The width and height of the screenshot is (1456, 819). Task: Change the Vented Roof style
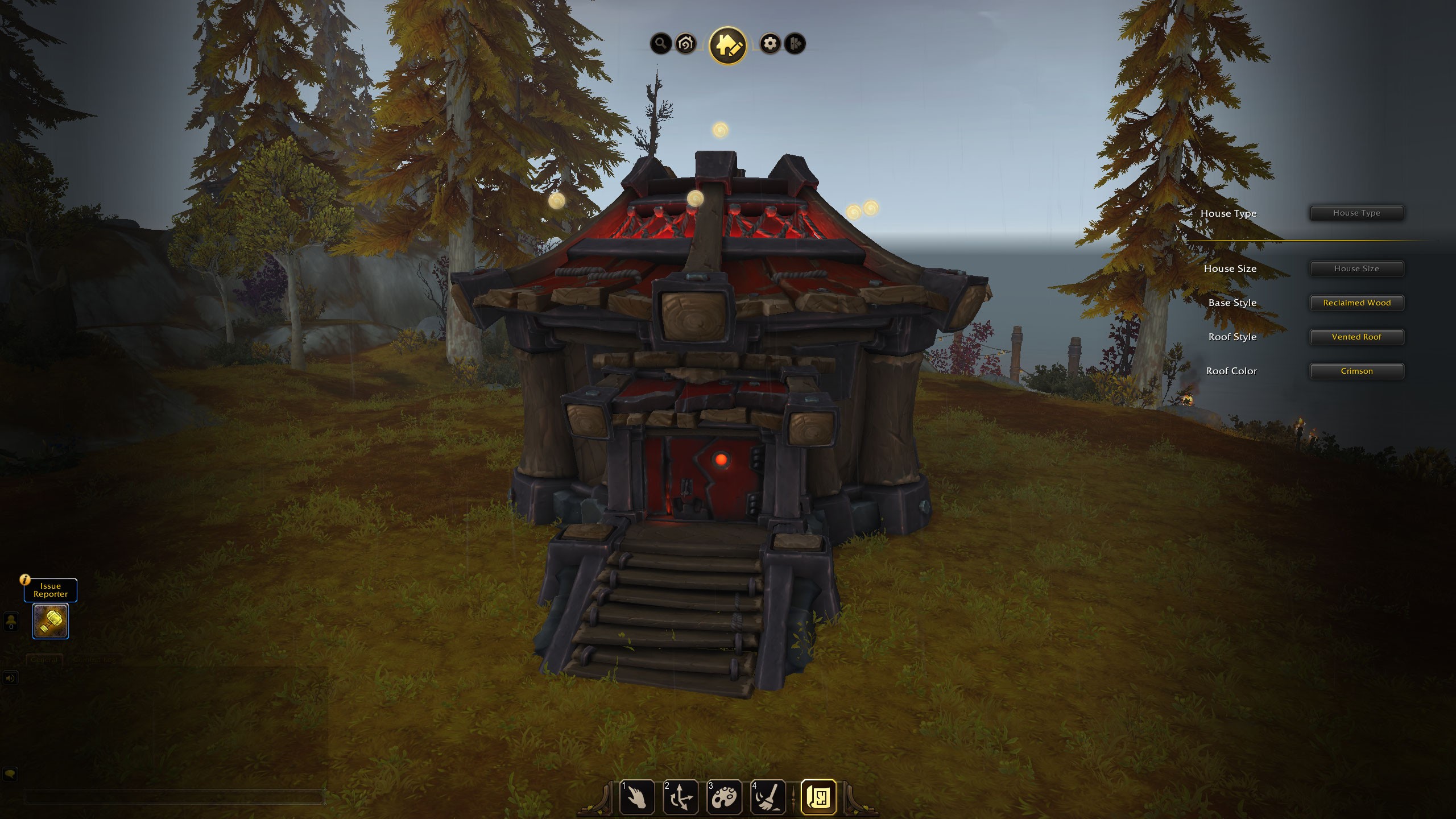pos(1356,337)
